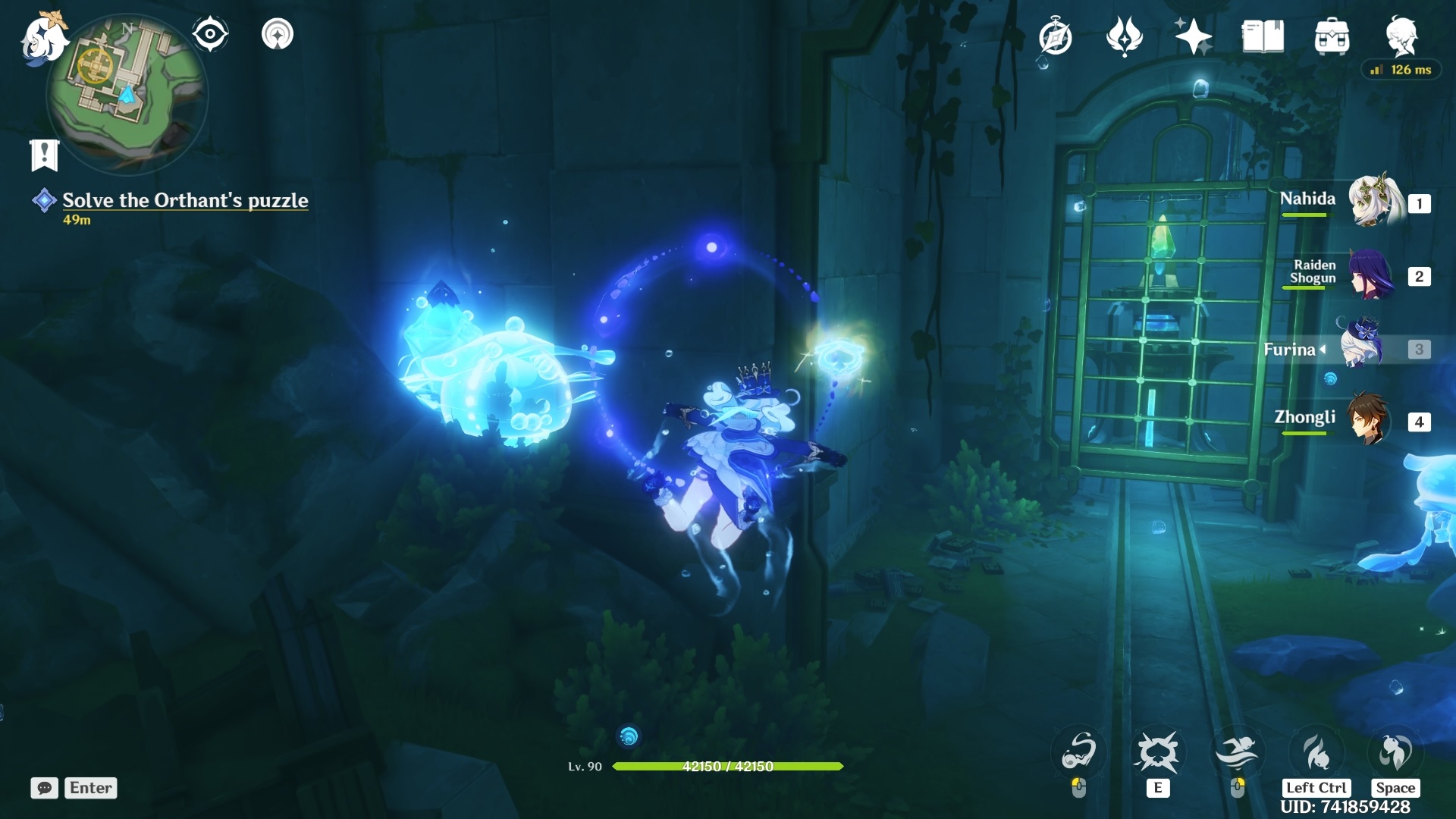This screenshot has height=819, width=1456.
Task: Select the Solve the Orthant's puzzle tracker
Action: coord(185,200)
